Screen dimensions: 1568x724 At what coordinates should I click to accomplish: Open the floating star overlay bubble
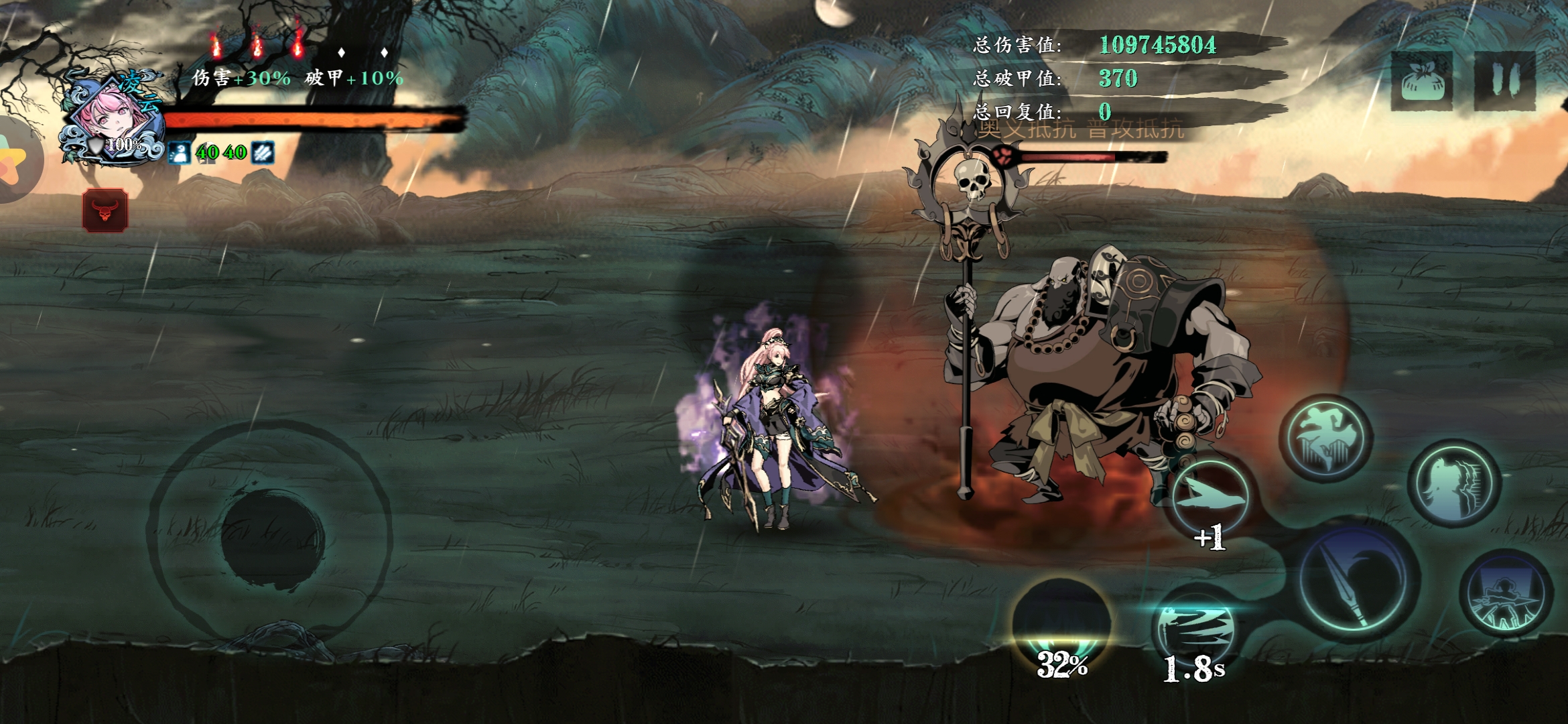click(15, 161)
